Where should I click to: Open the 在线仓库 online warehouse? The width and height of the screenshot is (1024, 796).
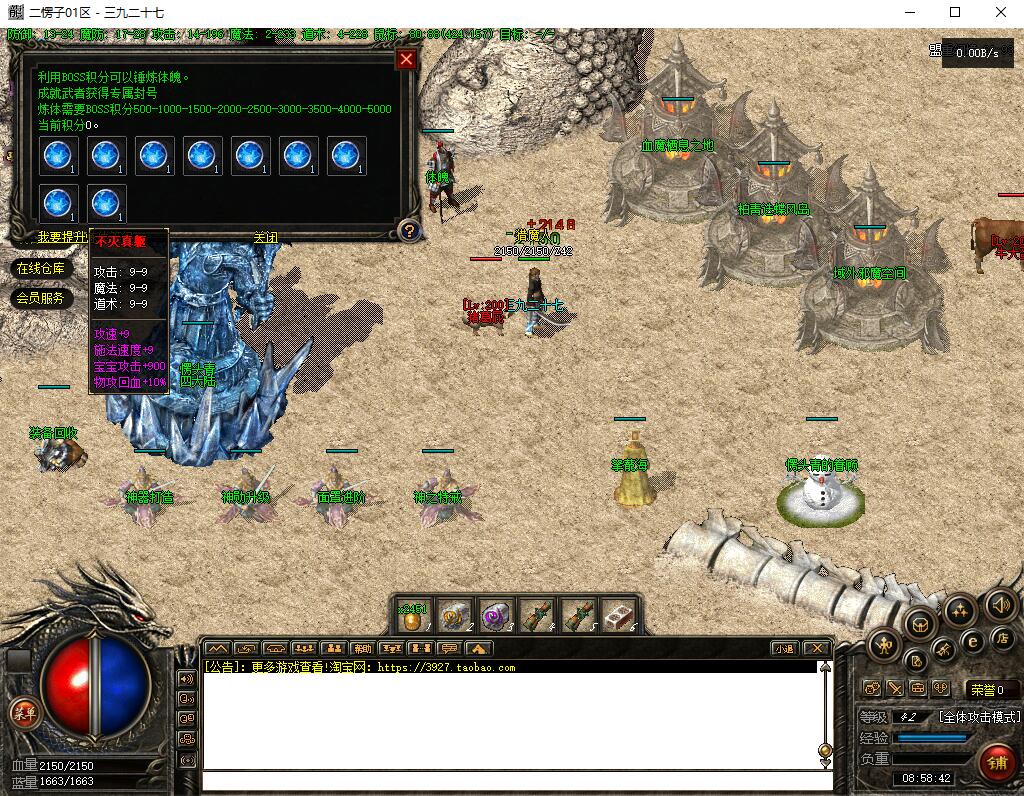40,268
